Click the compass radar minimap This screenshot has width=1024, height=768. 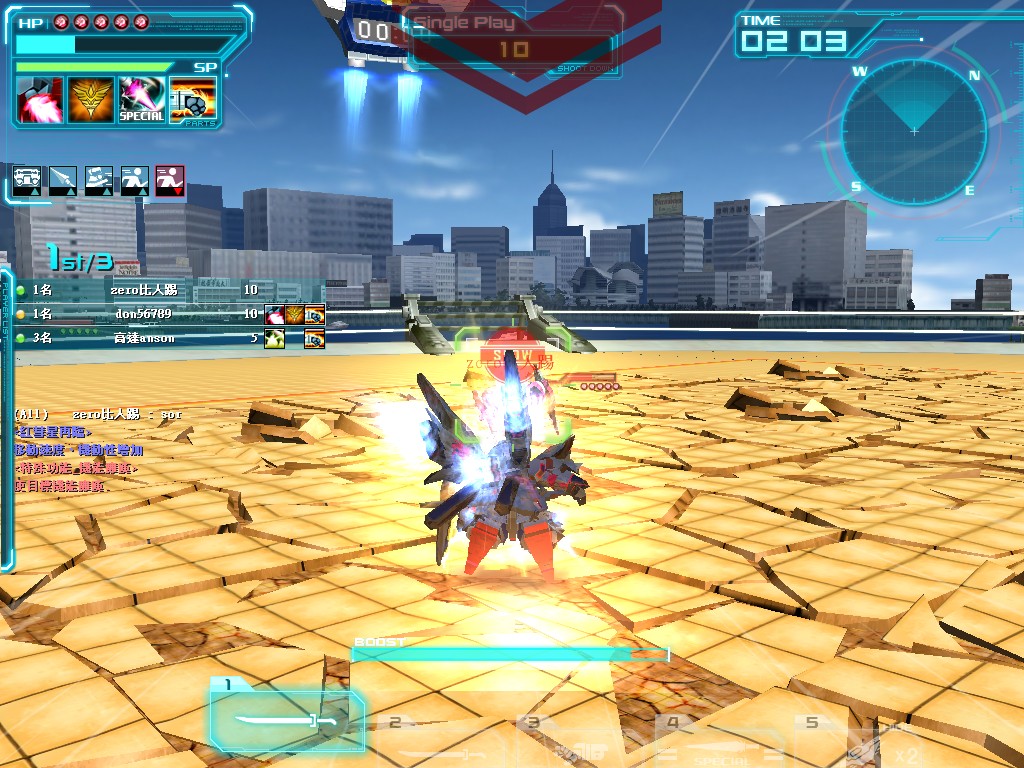[913, 131]
